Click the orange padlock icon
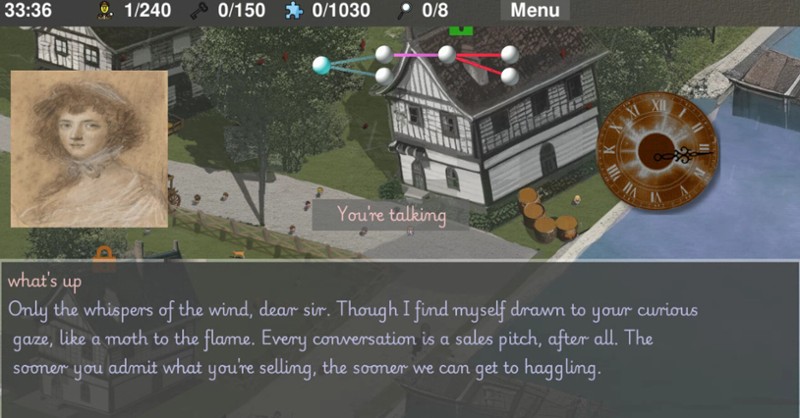 103,254
